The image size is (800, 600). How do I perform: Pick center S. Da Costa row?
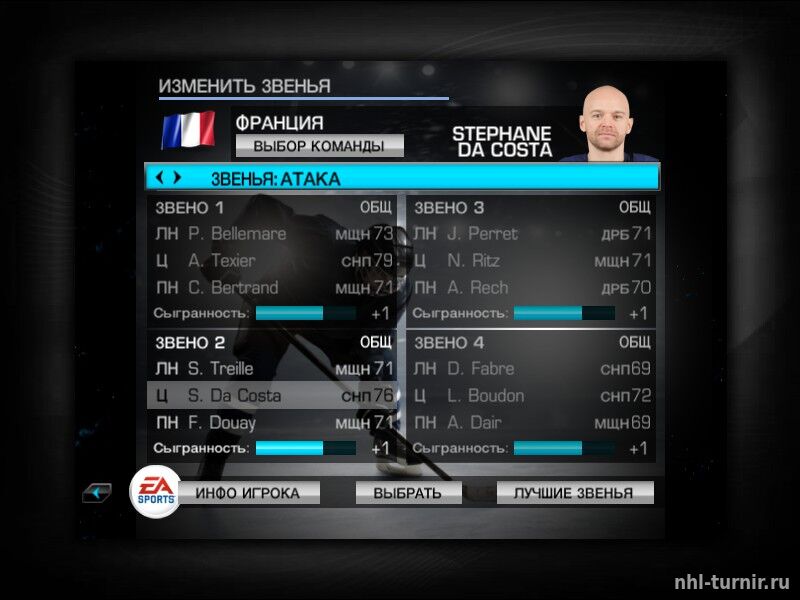pyautogui.click(x=271, y=396)
